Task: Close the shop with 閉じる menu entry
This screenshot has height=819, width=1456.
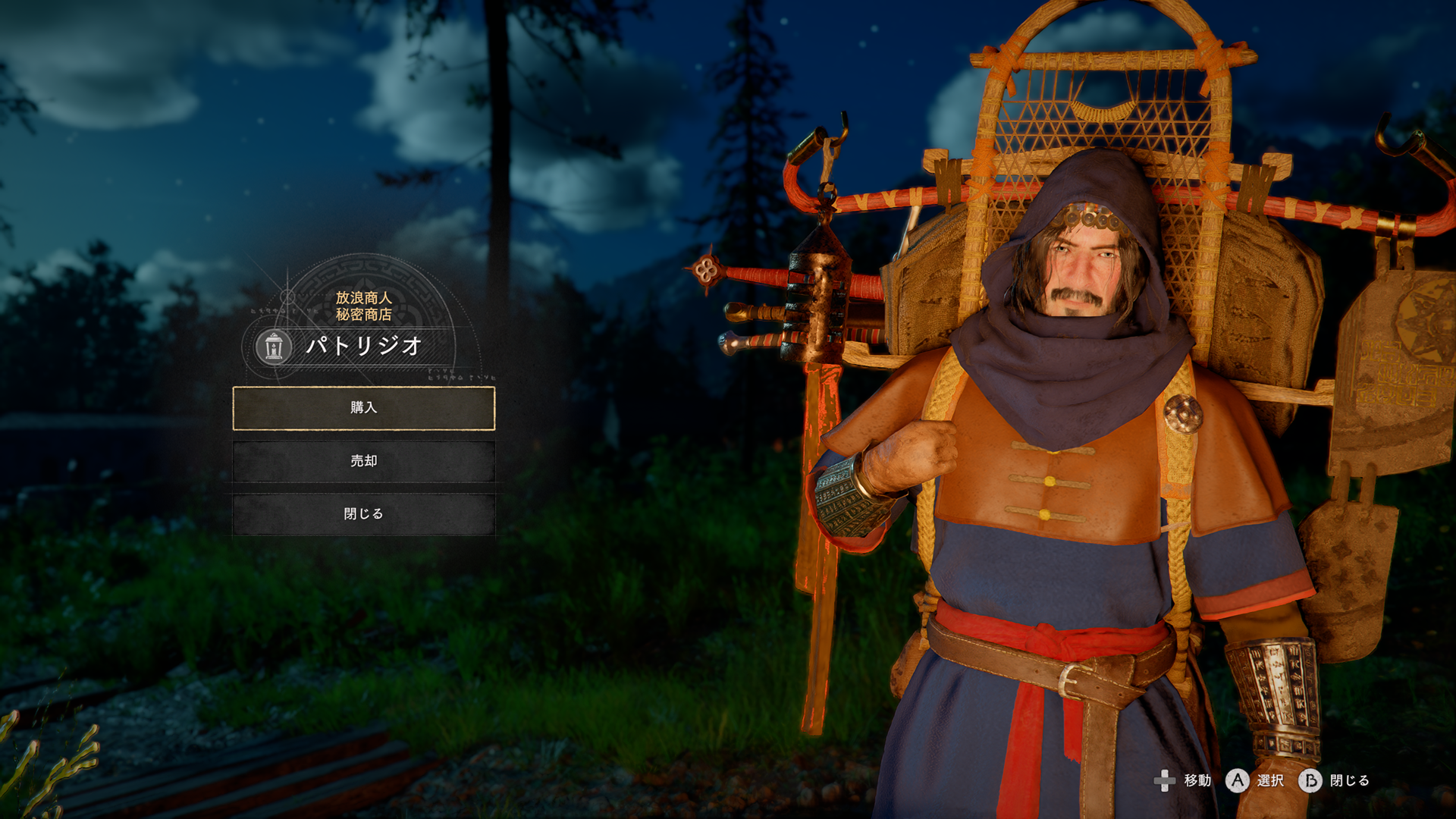Action: pyautogui.click(x=363, y=514)
